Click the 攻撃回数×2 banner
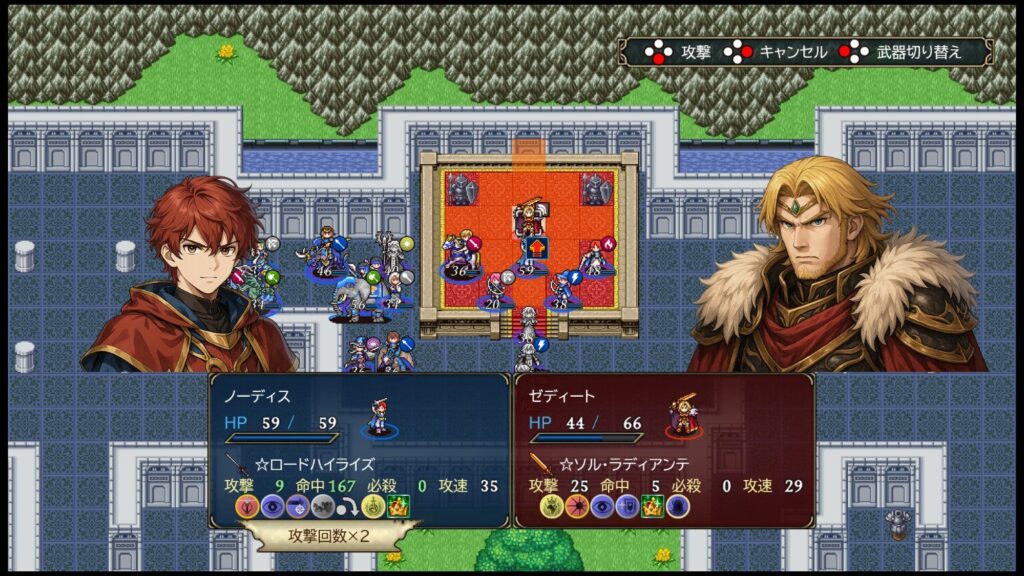The width and height of the screenshot is (1024, 576). (x=329, y=536)
